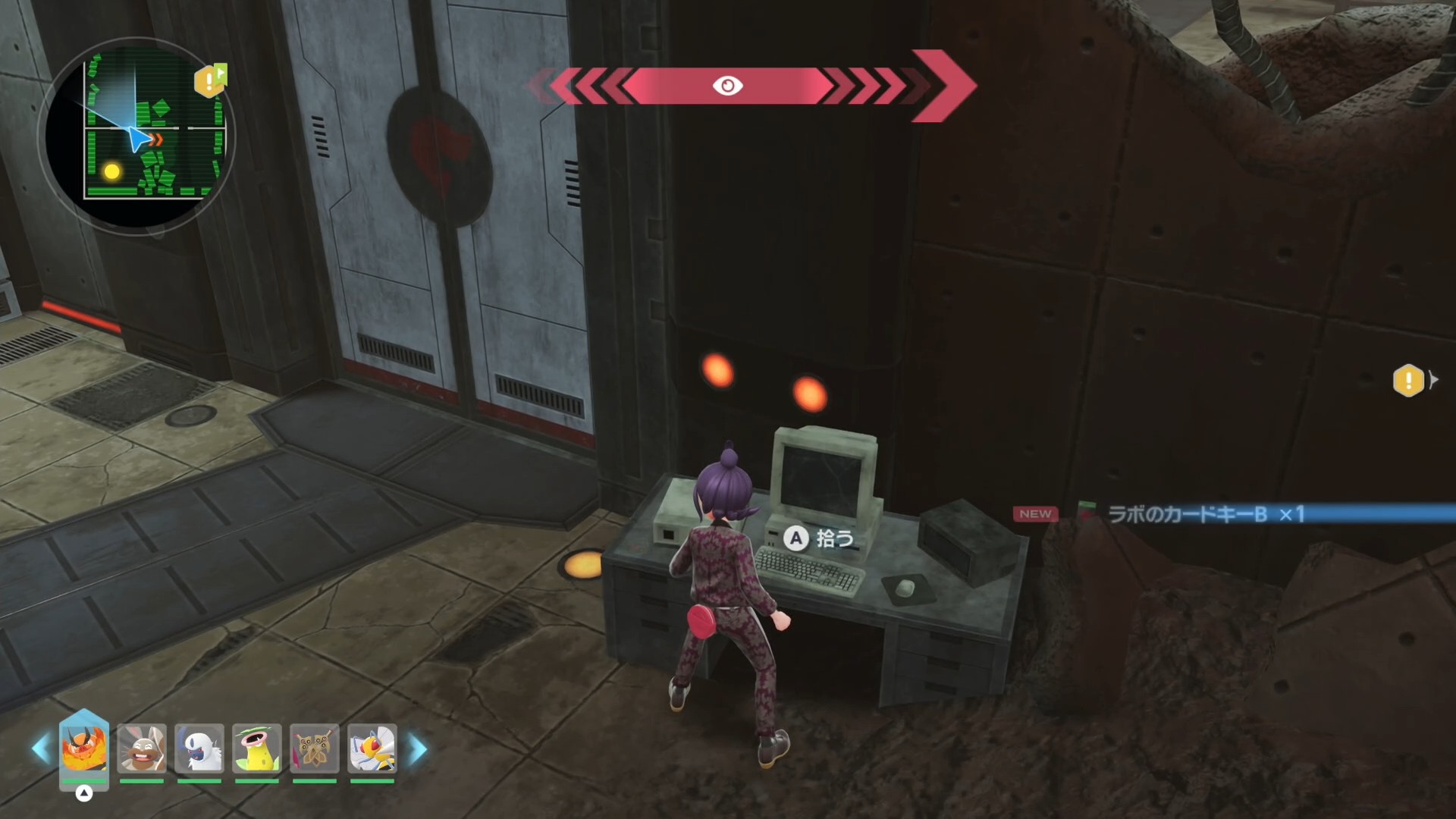Viewport: 1456px width, 819px height.
Task: Select the Victreebel party slot
Action: click(257, 748)
